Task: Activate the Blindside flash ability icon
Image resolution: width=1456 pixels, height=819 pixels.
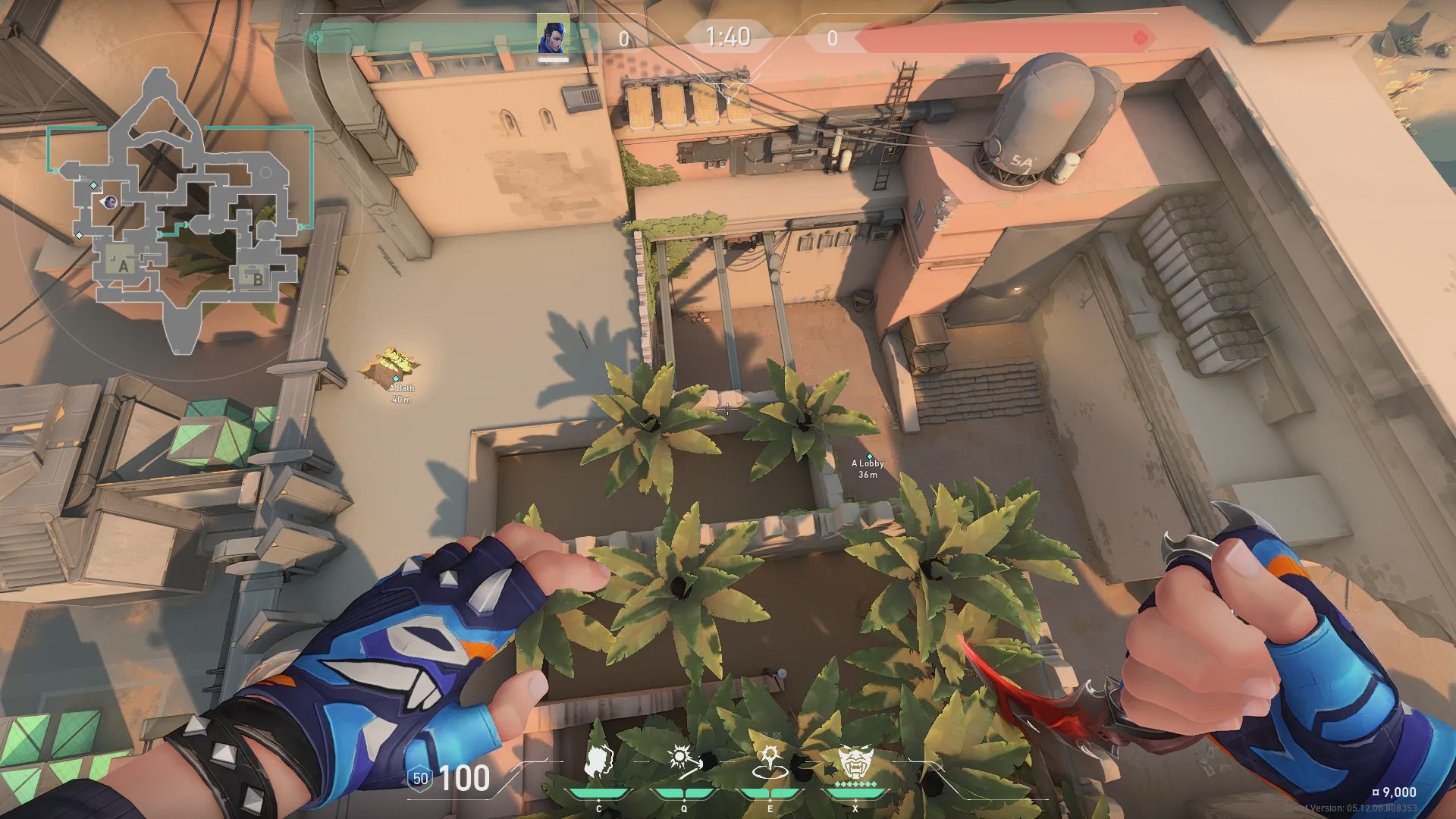Action: pos(684,761)
